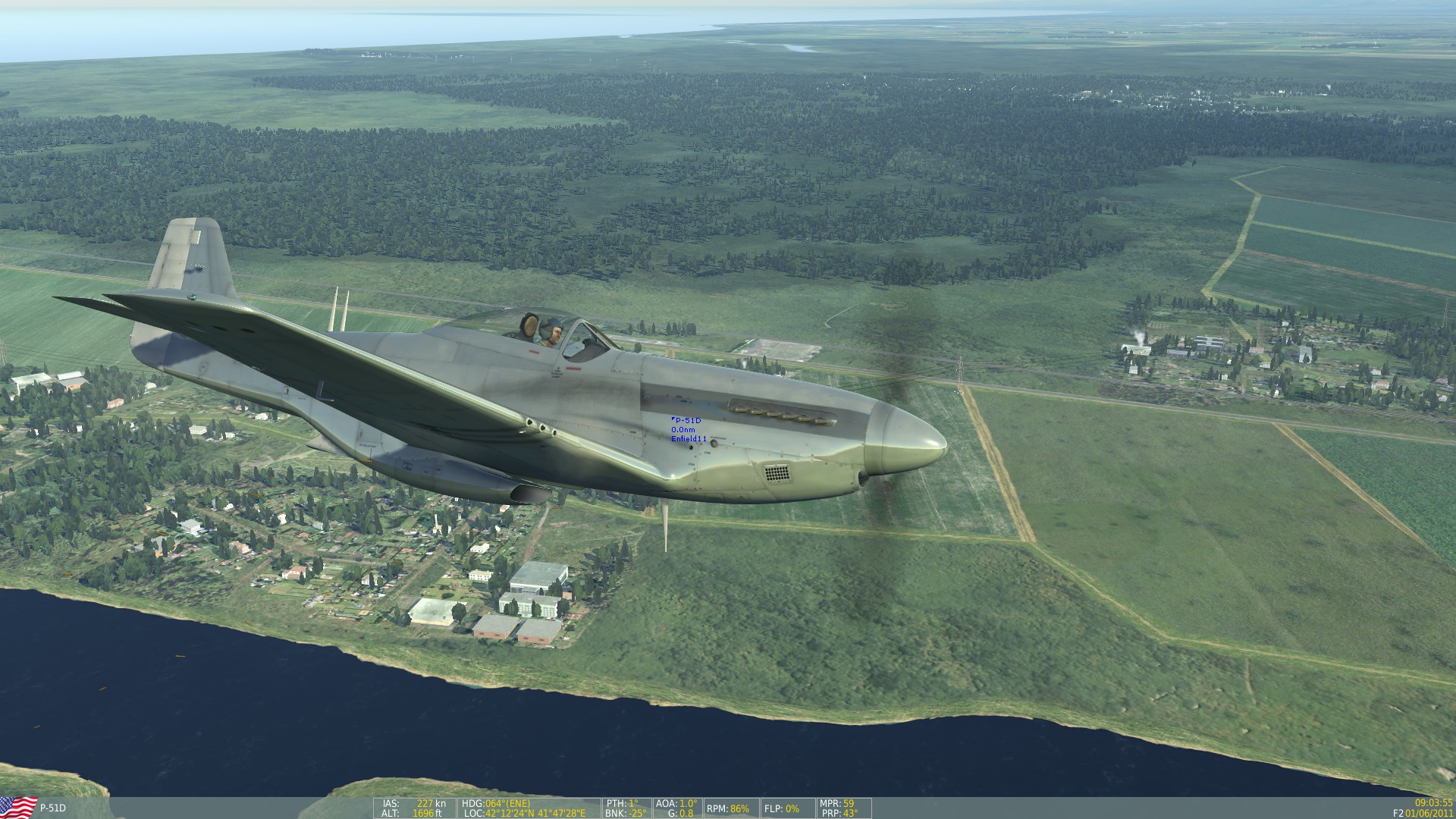Viewport: 1456px width, 819px height.
Task: Expand the AOA angle of attack field
Action: point(674,803)
